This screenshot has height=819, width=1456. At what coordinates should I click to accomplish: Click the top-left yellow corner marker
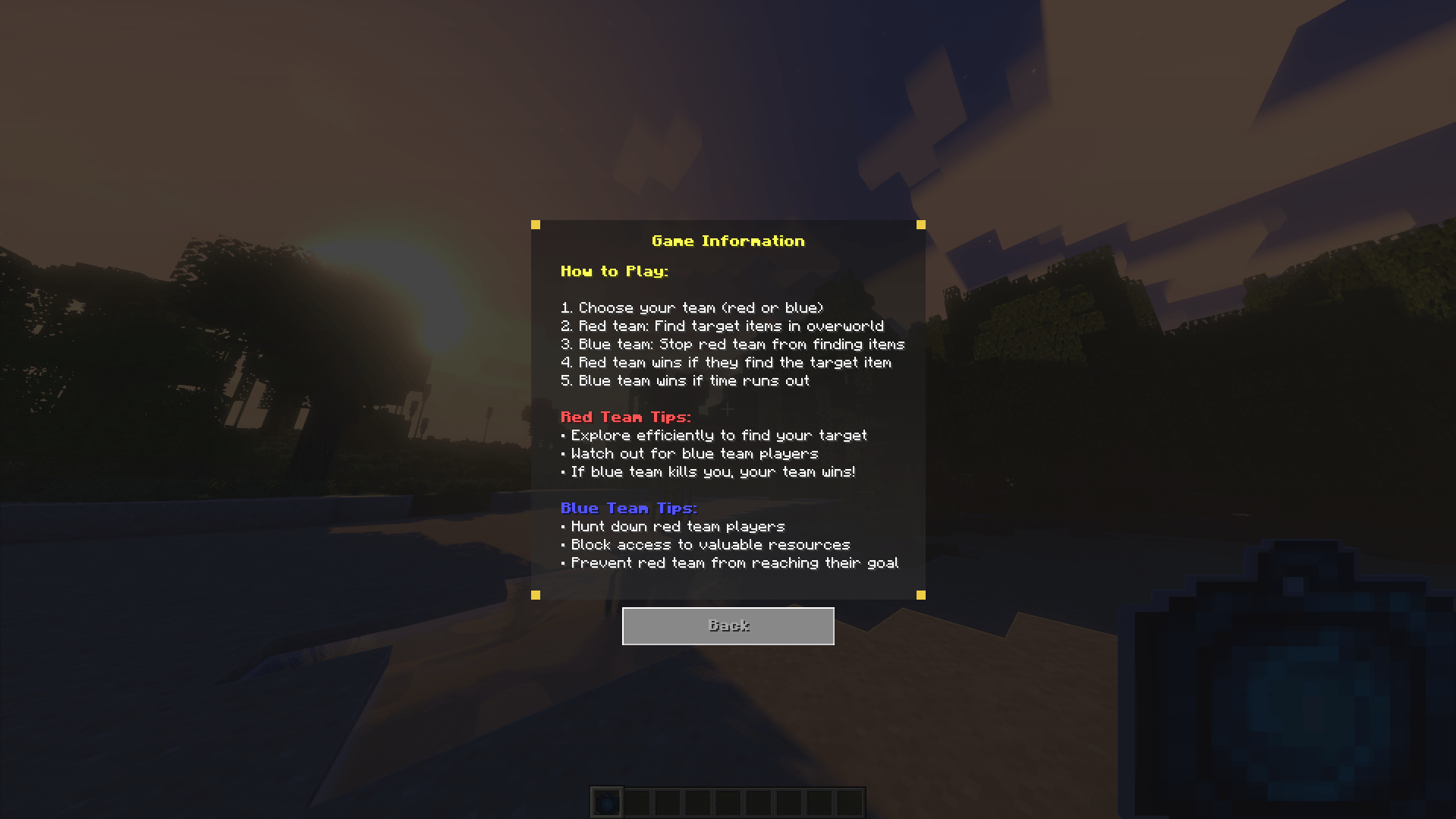[x=536, y=224]
